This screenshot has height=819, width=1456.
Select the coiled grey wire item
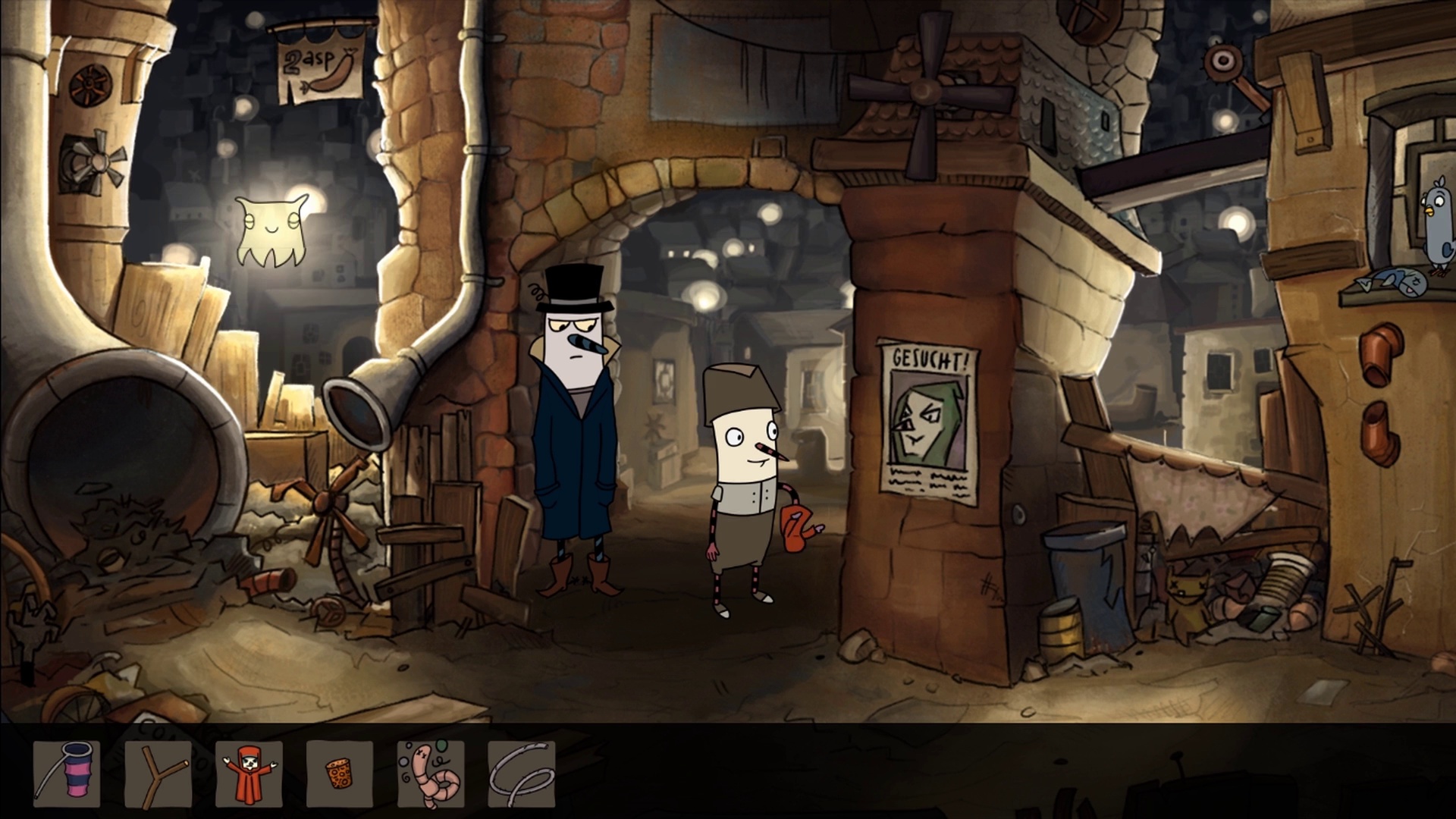522,773
